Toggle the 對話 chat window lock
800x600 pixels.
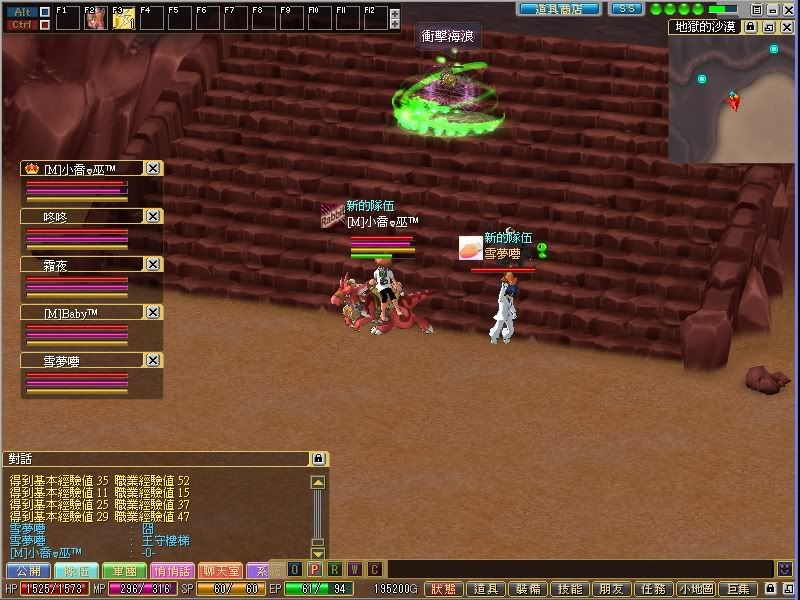pos(318,459)
